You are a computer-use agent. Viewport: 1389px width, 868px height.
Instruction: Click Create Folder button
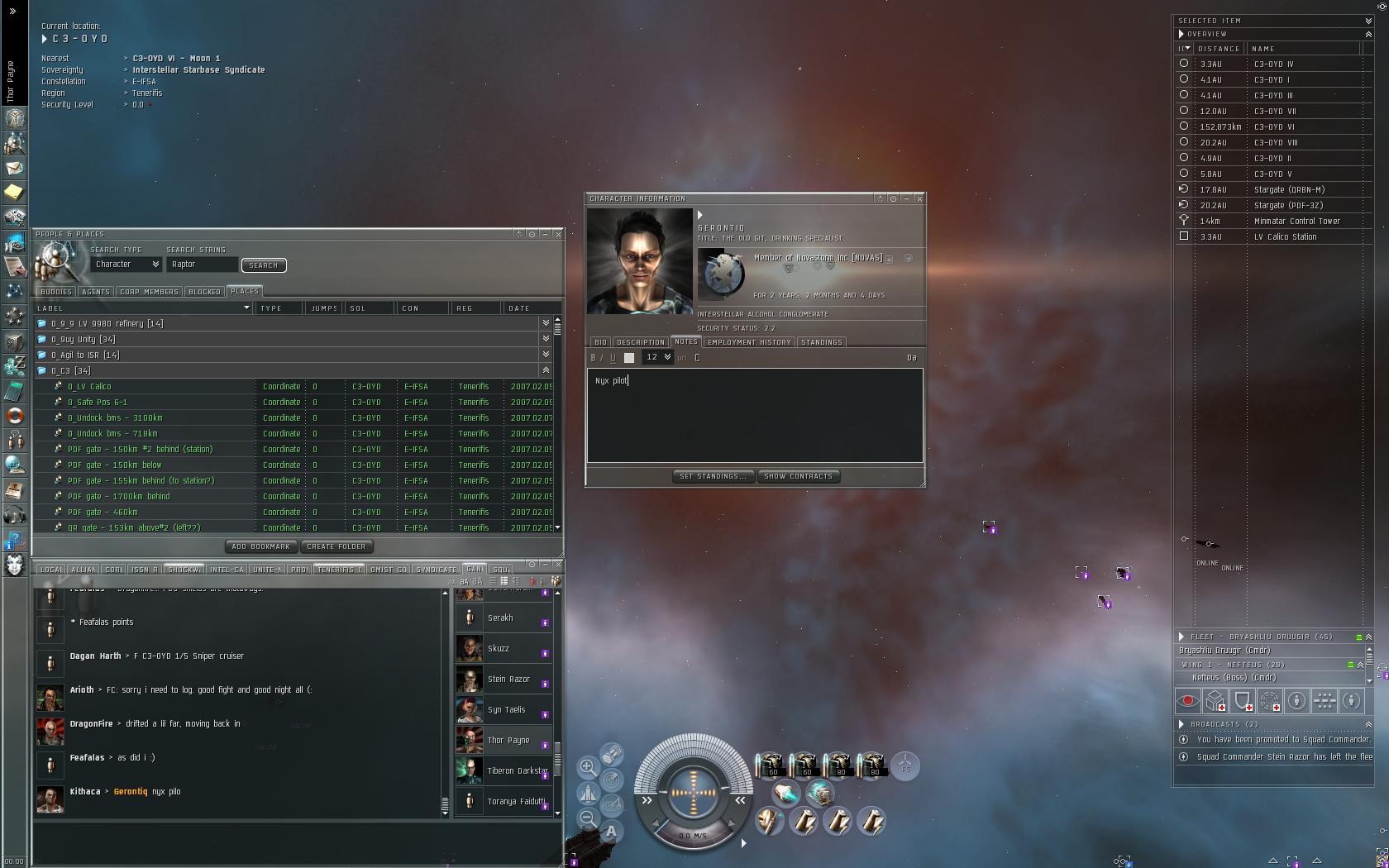(336, 546)
